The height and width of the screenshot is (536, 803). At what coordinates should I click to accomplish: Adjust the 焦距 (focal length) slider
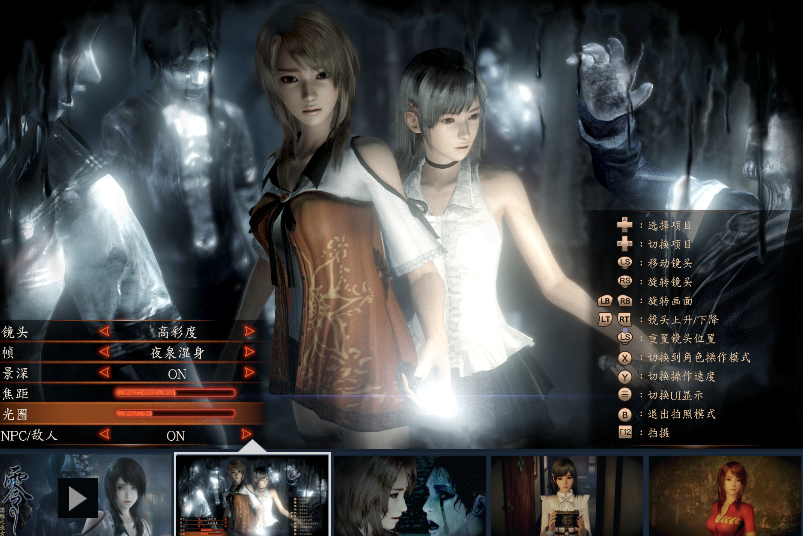pyautogui.click(x=175, y=393)
